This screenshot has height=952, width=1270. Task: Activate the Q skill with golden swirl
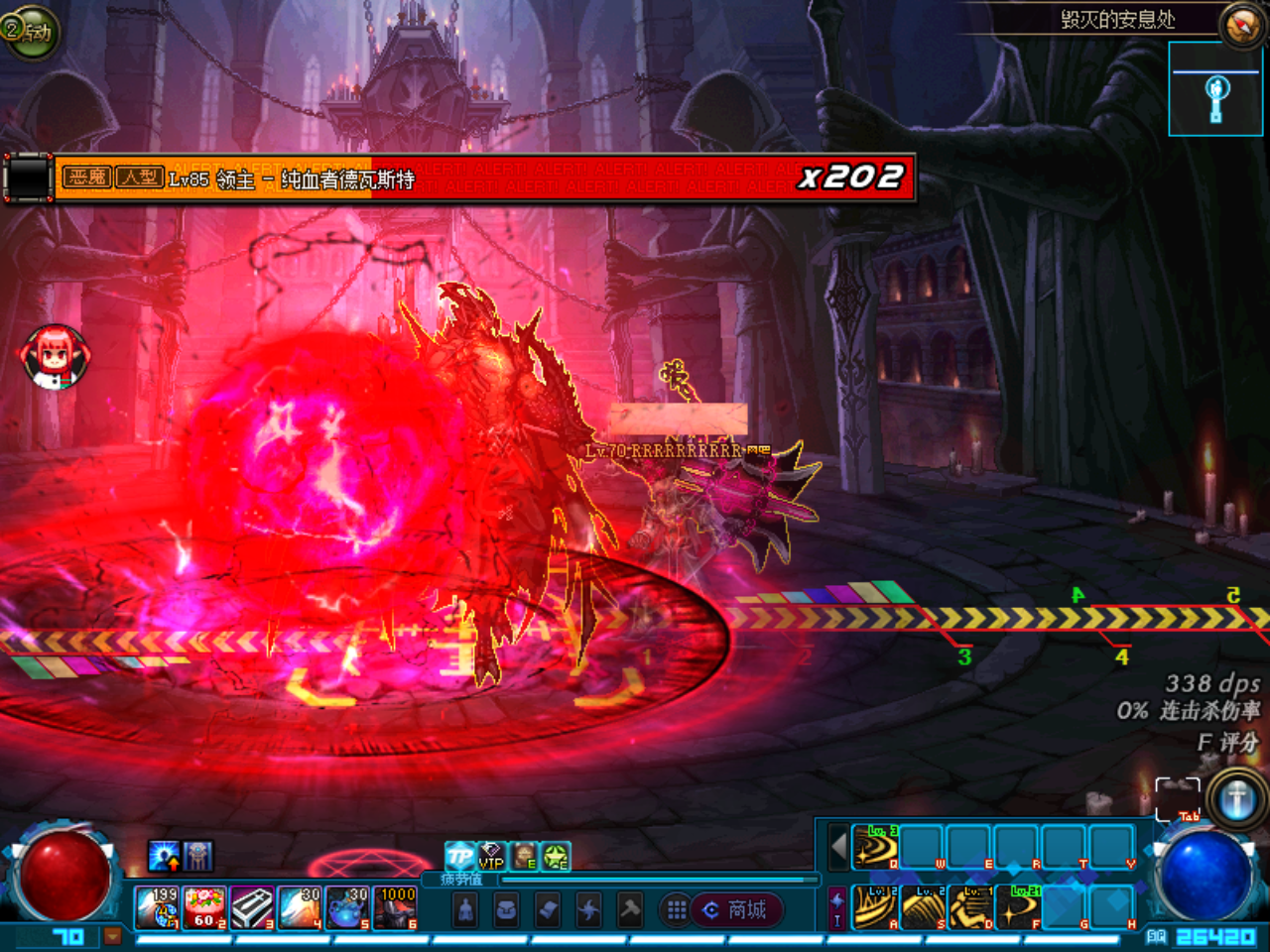click(876, 848)
